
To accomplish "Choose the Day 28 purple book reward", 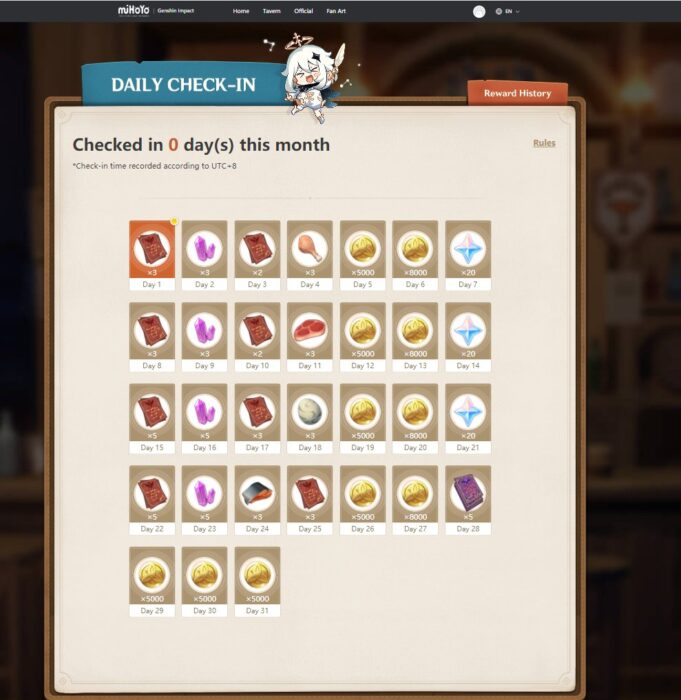I will click(x=467, y=494).
